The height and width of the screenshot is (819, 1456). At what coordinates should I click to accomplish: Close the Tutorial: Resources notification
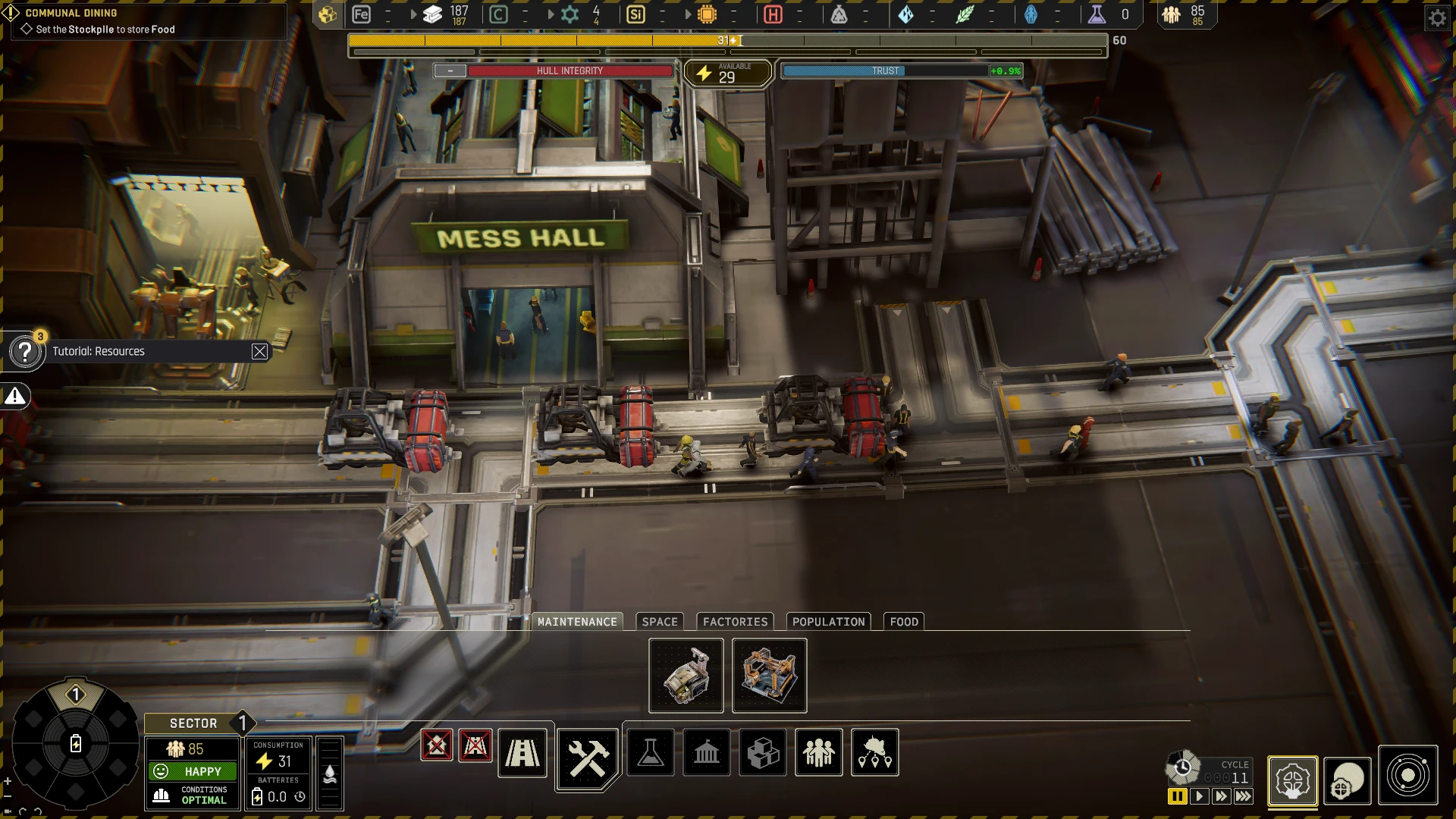click(259, 351)
